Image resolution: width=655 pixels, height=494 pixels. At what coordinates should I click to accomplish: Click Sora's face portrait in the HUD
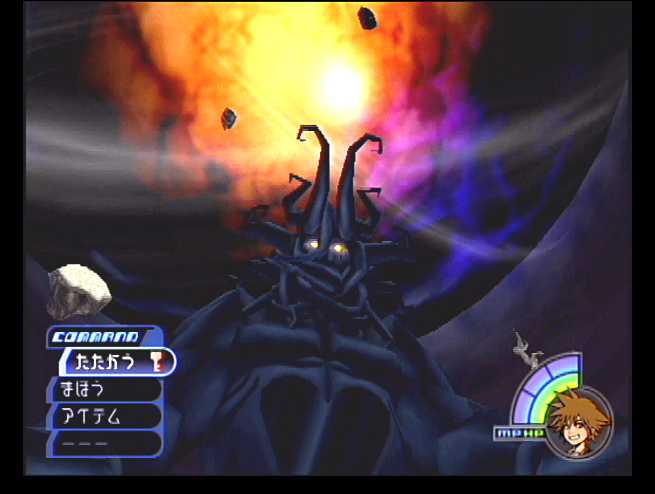(578, 421)
